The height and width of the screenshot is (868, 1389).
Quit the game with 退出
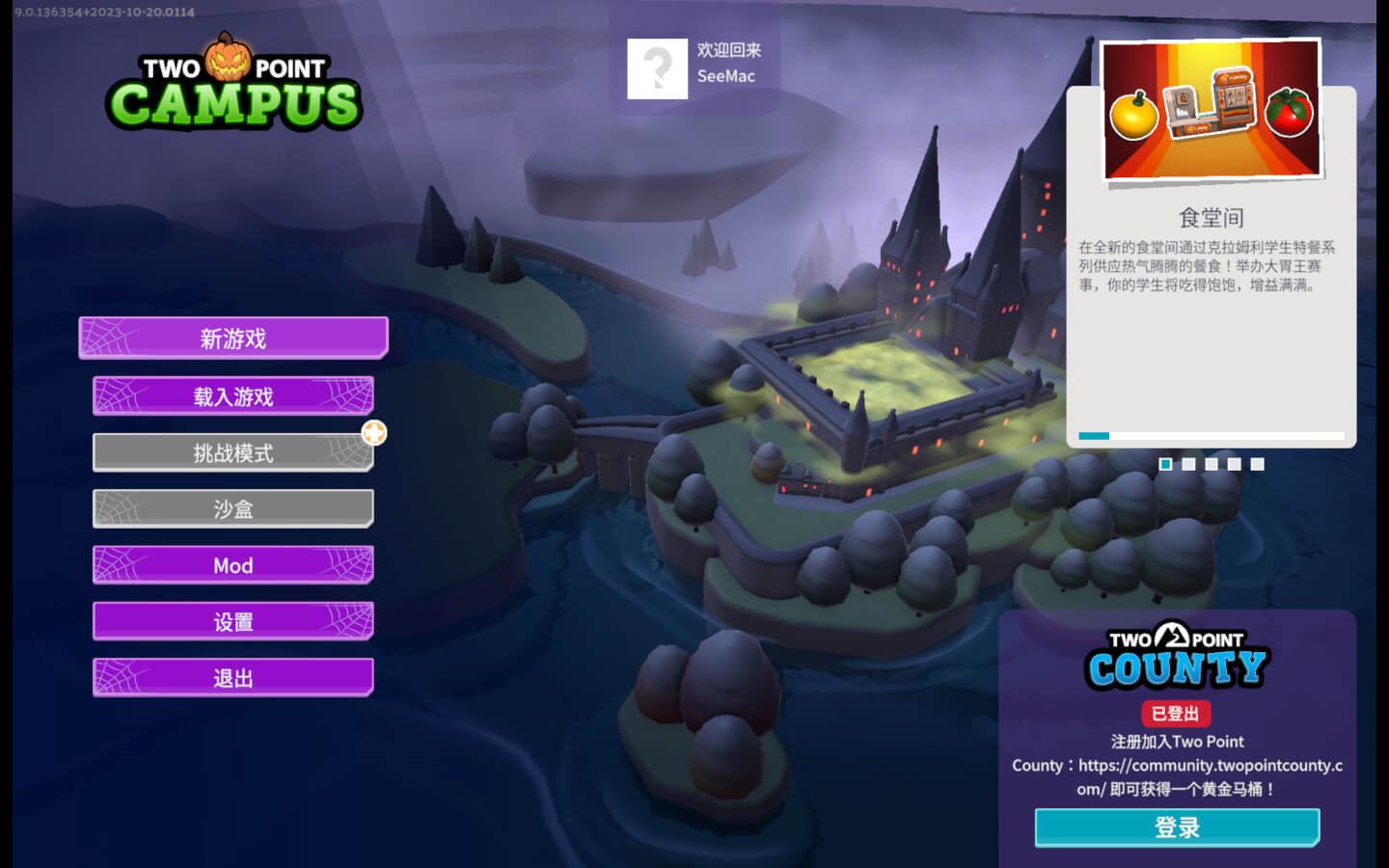(x=232, y=678)
